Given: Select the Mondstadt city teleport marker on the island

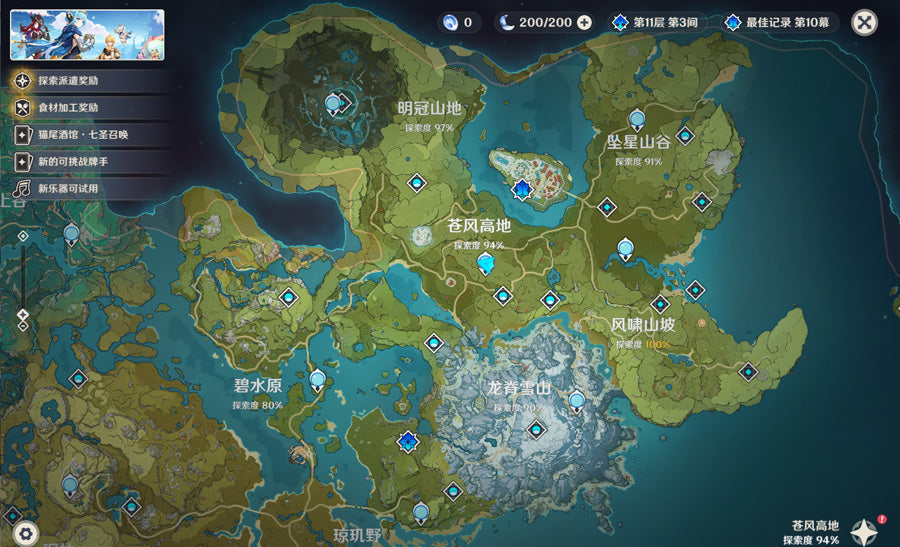Looking at the screenshot, I should [520, 189].
